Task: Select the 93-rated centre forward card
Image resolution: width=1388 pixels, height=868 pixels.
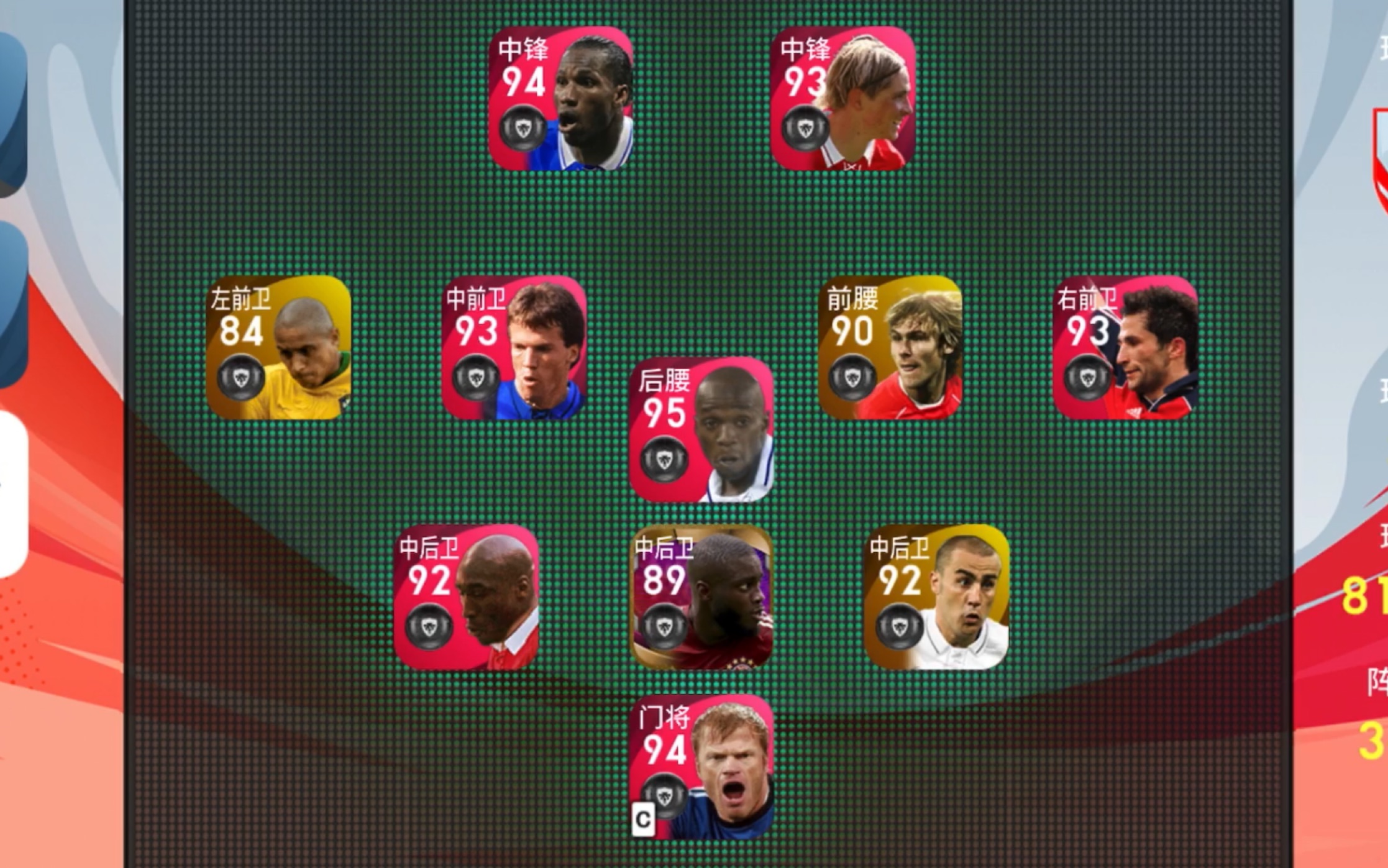Action: point(842,98)
